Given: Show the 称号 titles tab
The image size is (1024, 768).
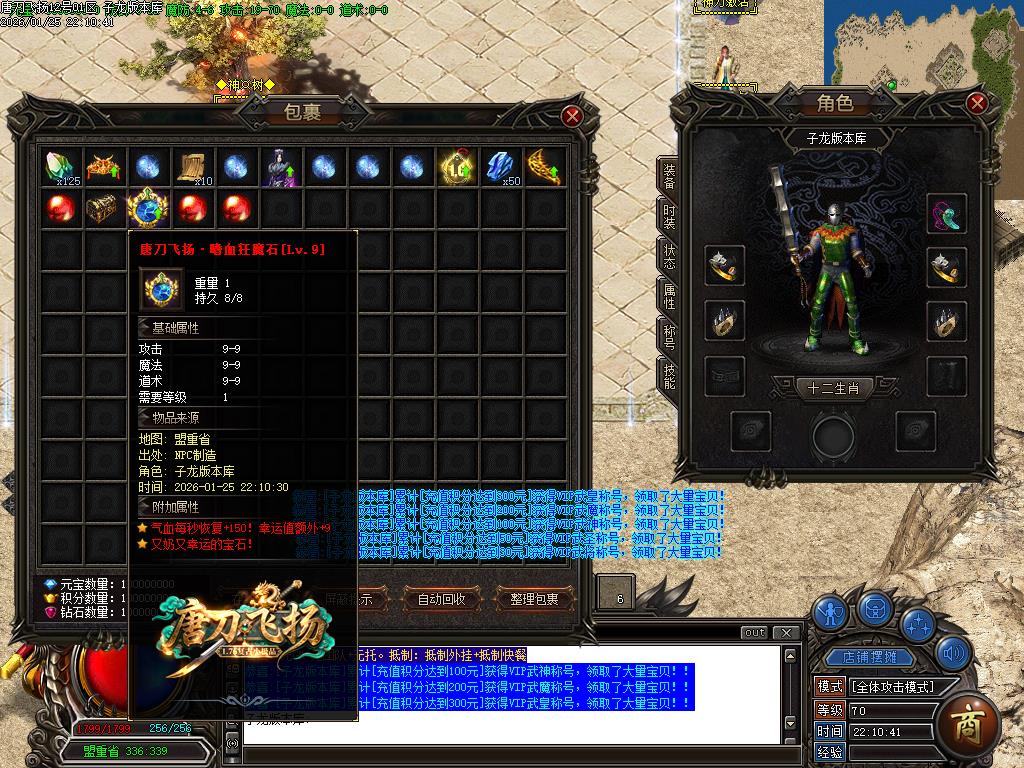Looking at the screenshot, I should coord(669,336).
